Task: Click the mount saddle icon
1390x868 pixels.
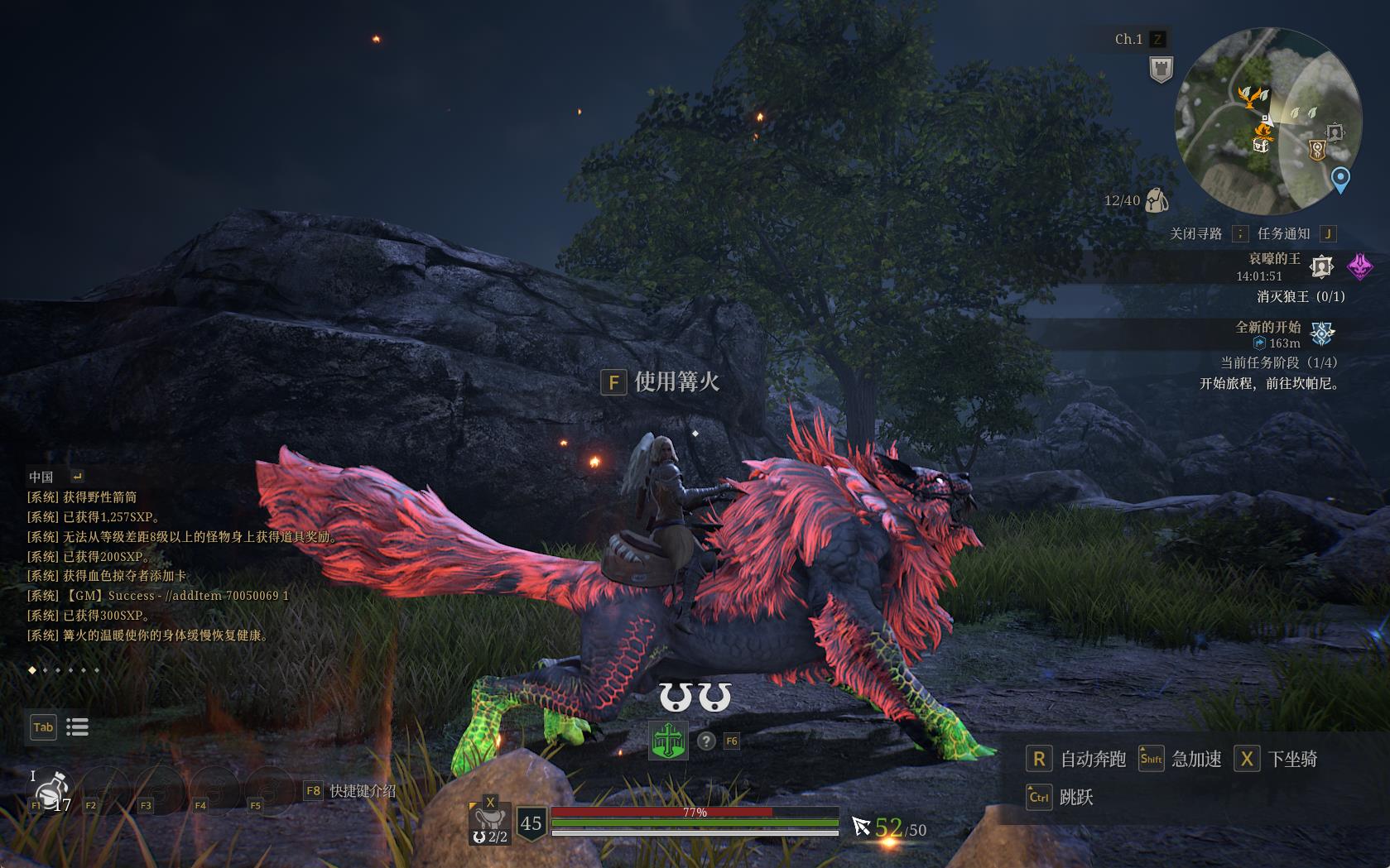Action: point(489,820)
